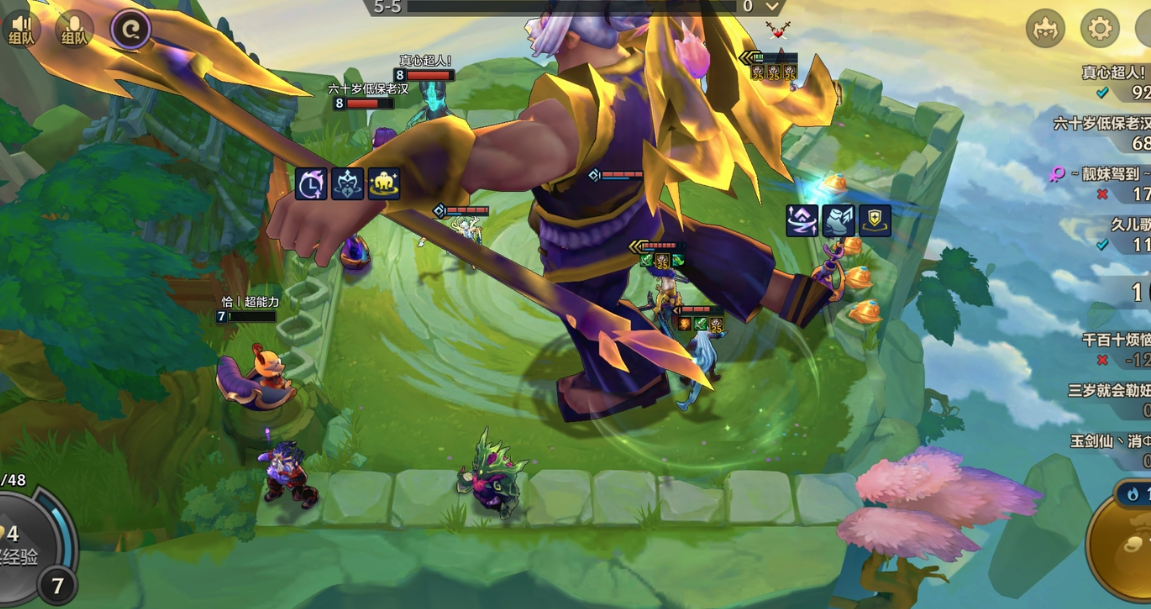
Task: Inspect the enemy swirl-with-arrows augment icon
Action: (x=802, y=220)
